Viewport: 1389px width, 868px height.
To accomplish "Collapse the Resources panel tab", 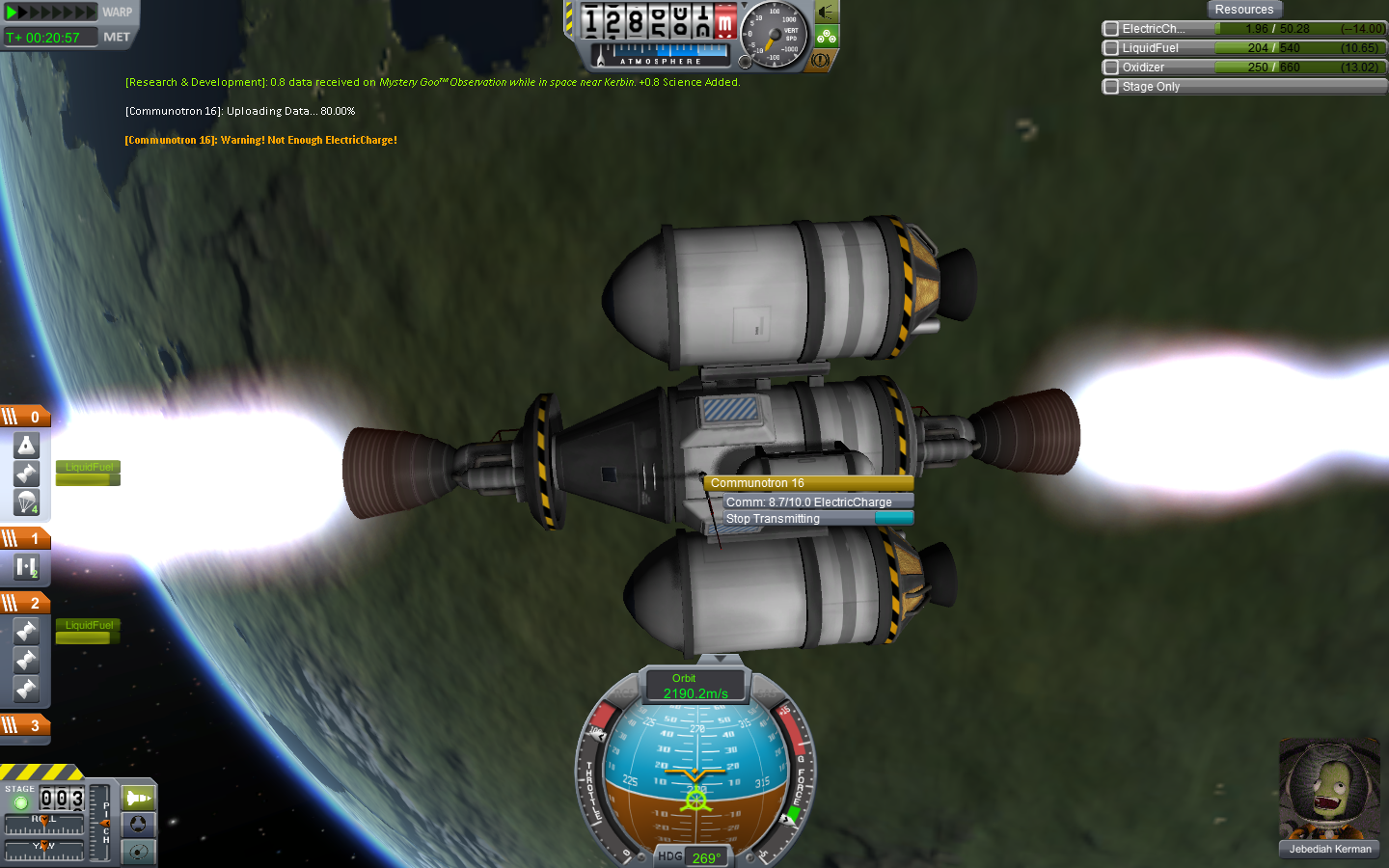I will (x=1243, y=10).
